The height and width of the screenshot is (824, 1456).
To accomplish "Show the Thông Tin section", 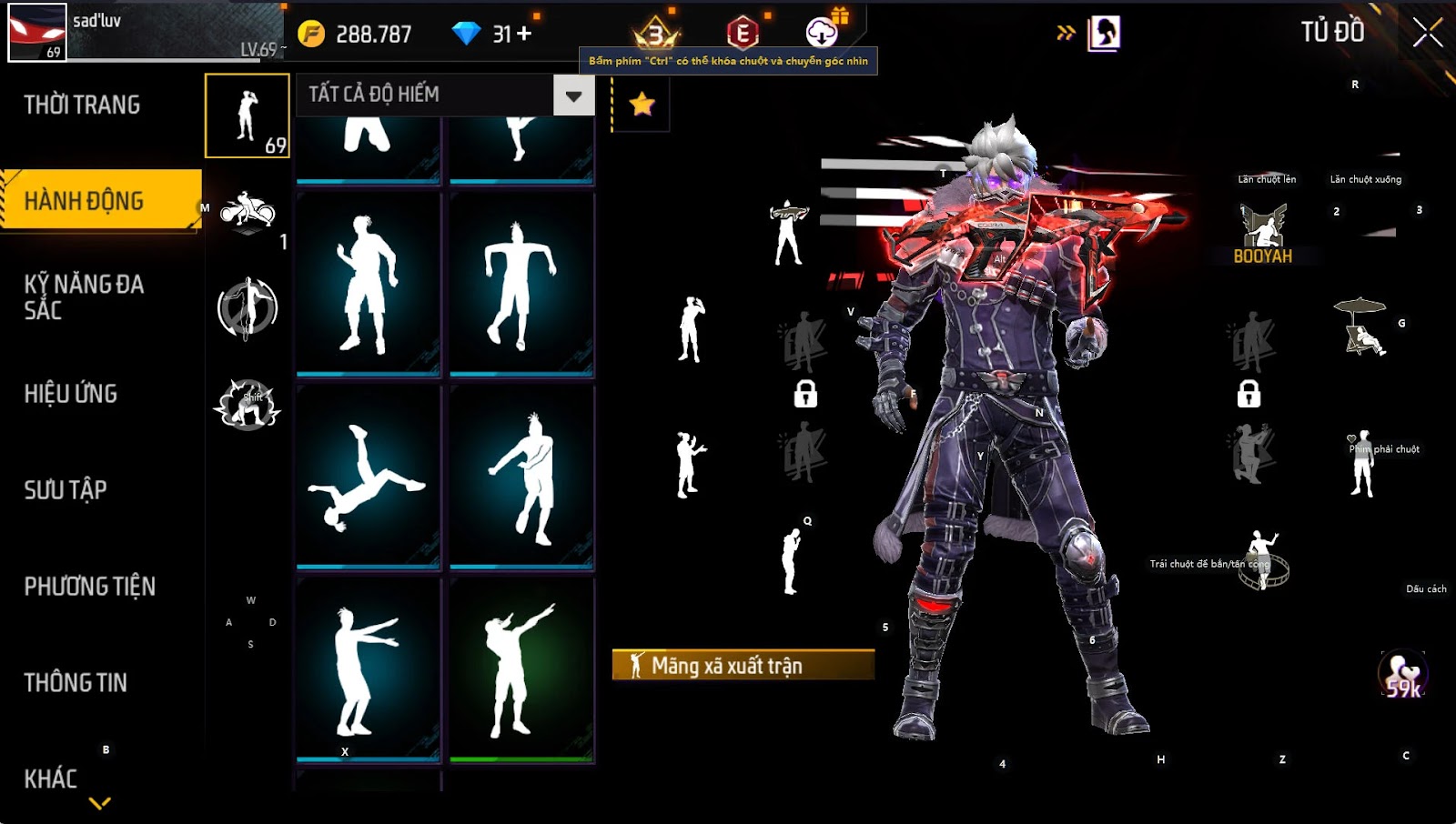I will [x=76, y=683].
